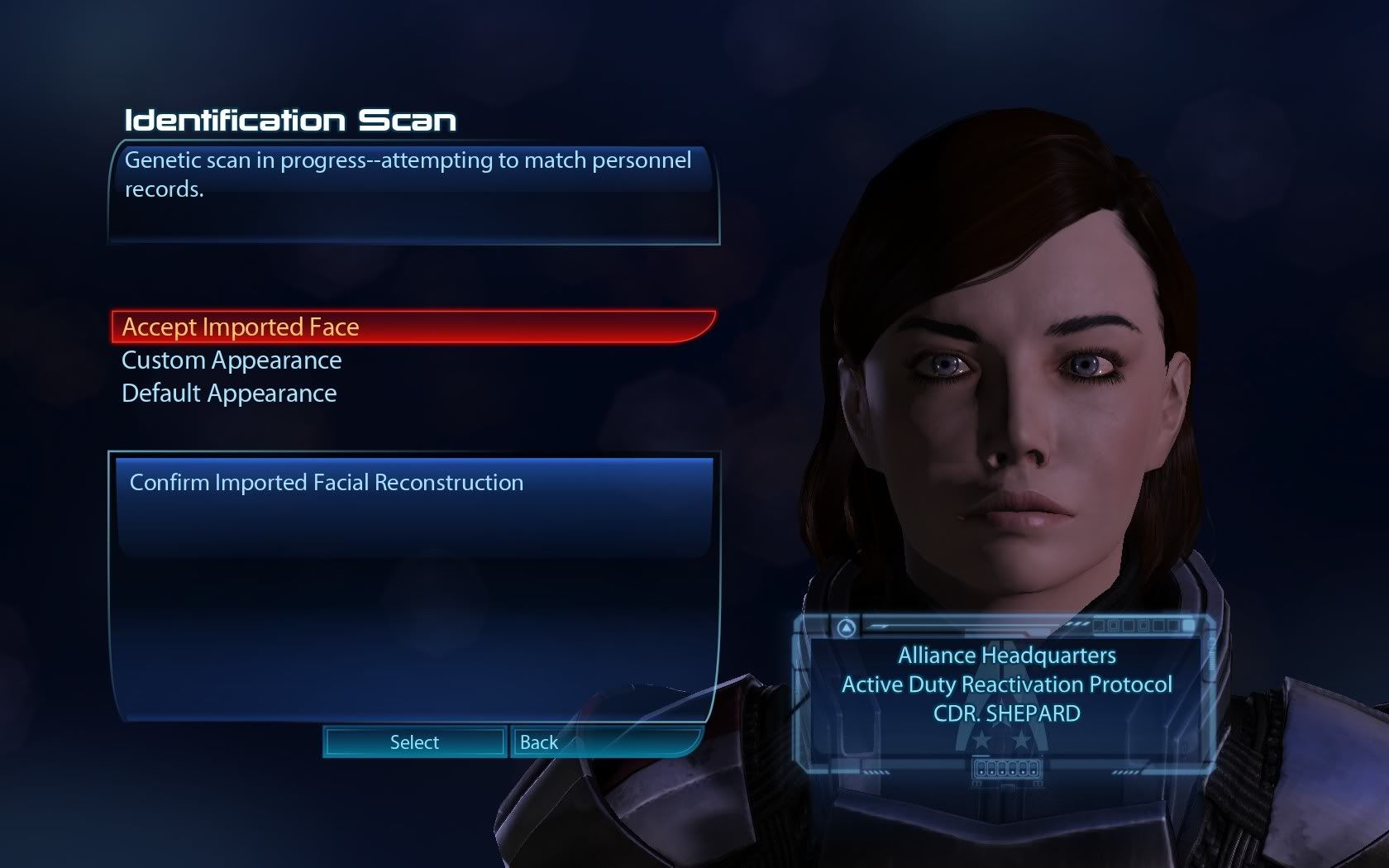Choose Accept Imported Face option
Viewport: 1389px width, 868px height.
pyautogui.click(x=241, y=327)
